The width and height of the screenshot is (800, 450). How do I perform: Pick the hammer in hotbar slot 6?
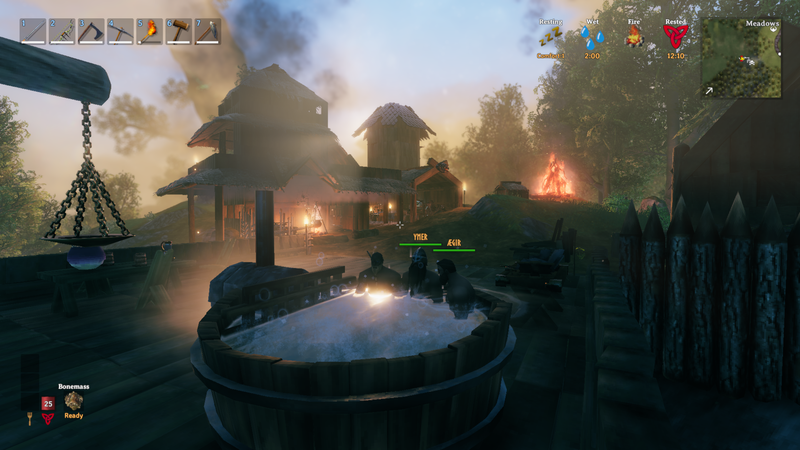[x=179, y=31]
